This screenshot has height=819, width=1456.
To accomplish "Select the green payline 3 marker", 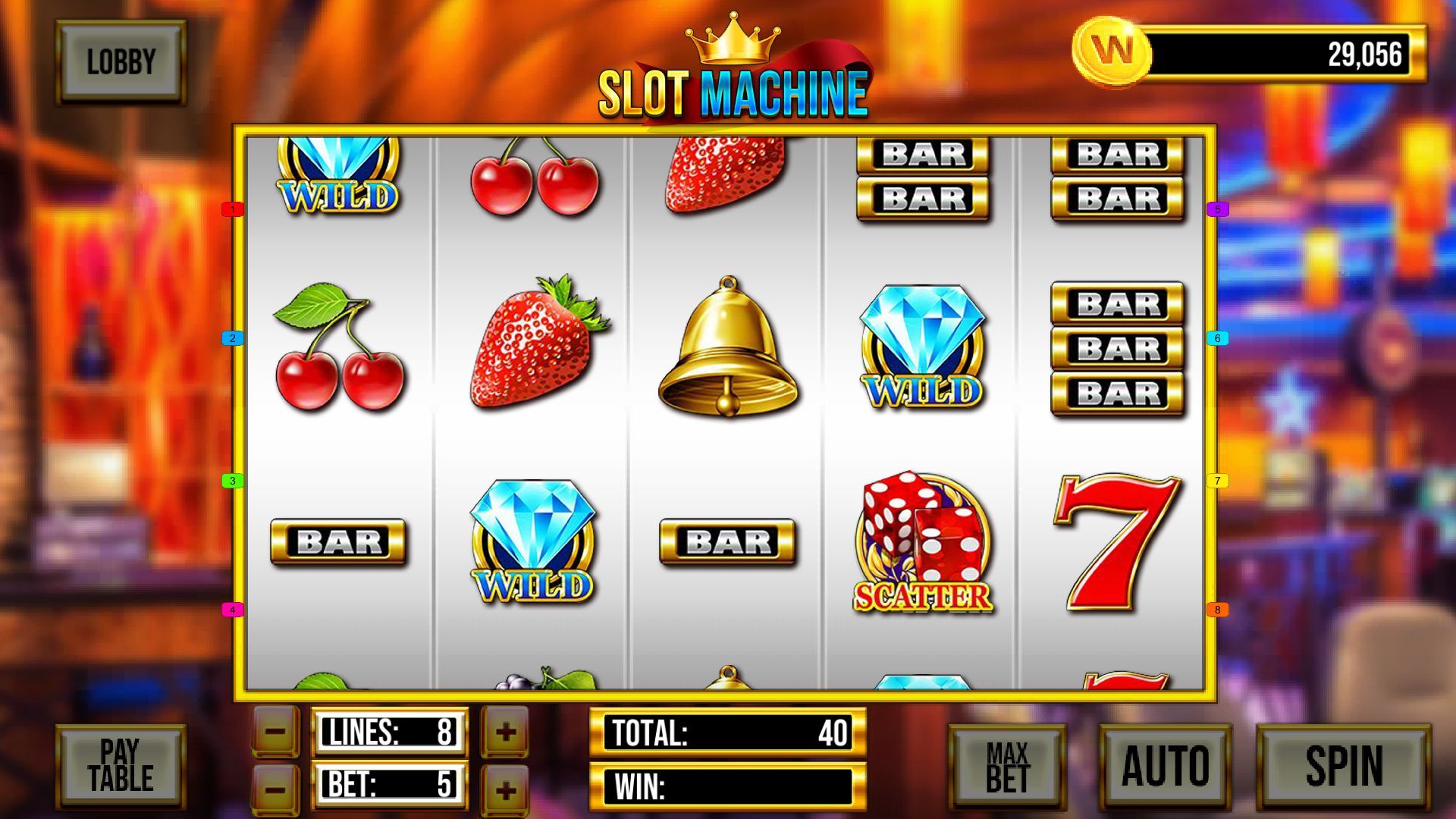I will point(232,481).
